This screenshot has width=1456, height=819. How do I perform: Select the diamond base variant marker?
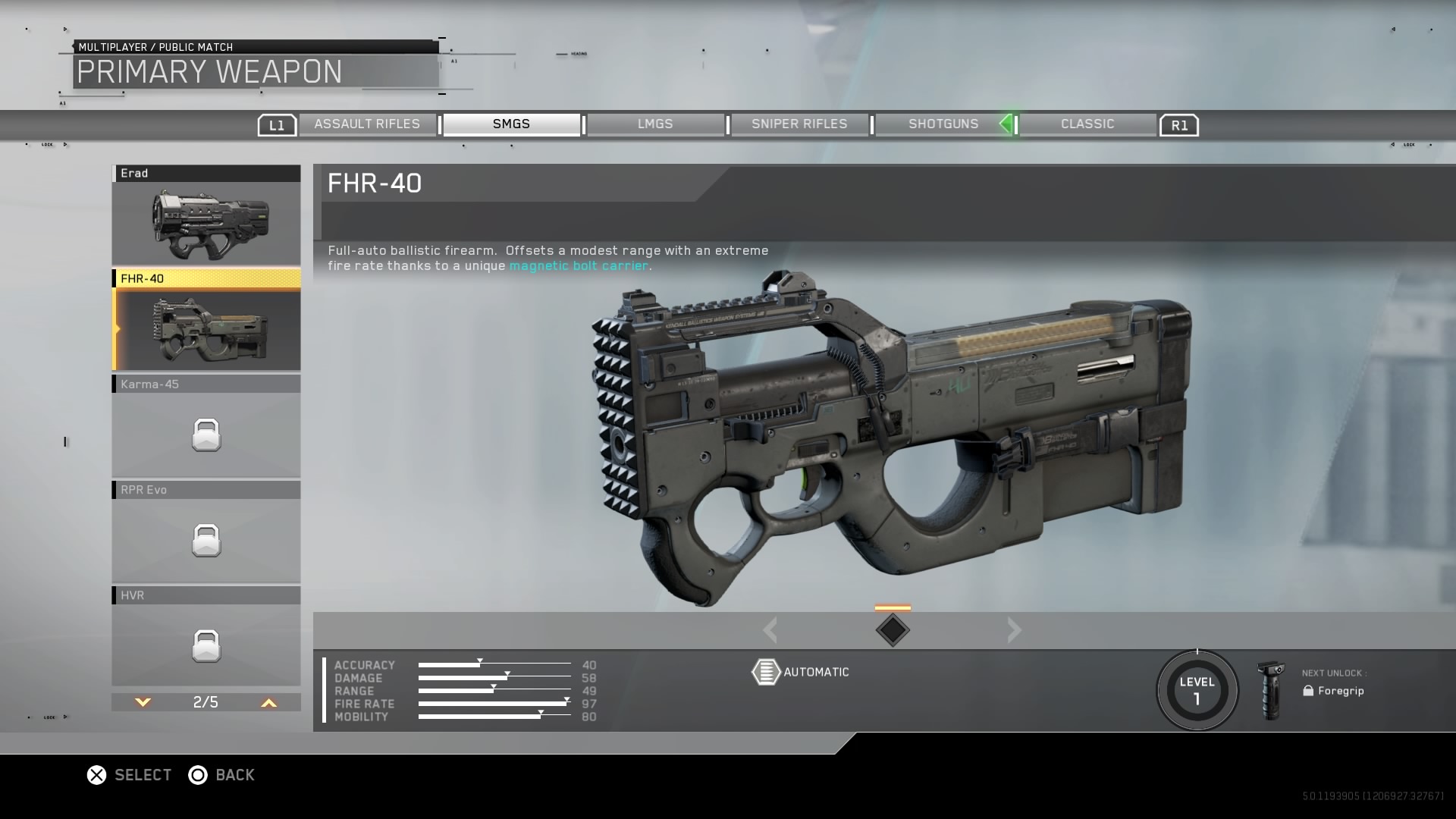coord(893,630)
